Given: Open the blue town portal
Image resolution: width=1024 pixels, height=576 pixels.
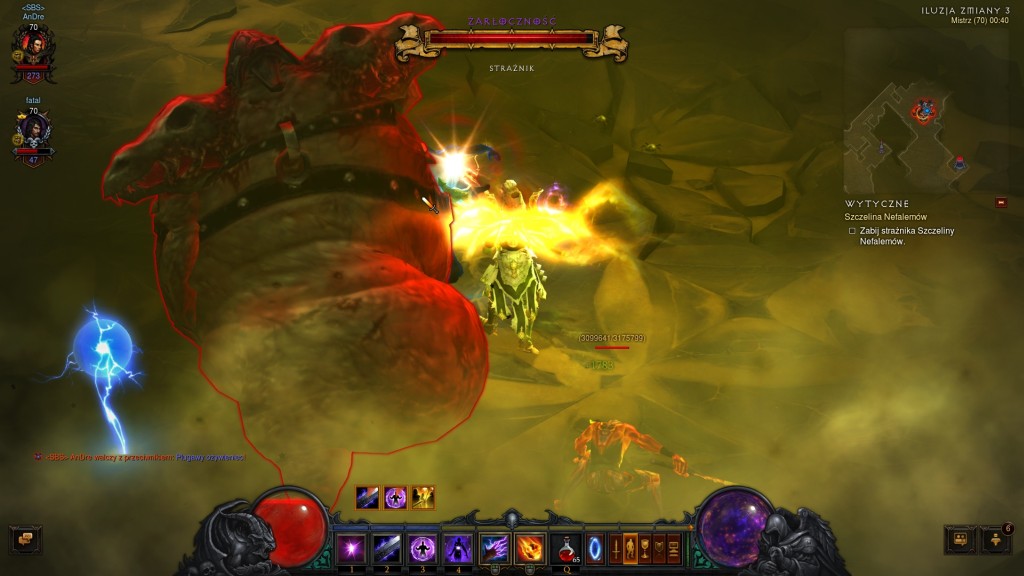Looking at the screenshot, I should click(595, 549).
